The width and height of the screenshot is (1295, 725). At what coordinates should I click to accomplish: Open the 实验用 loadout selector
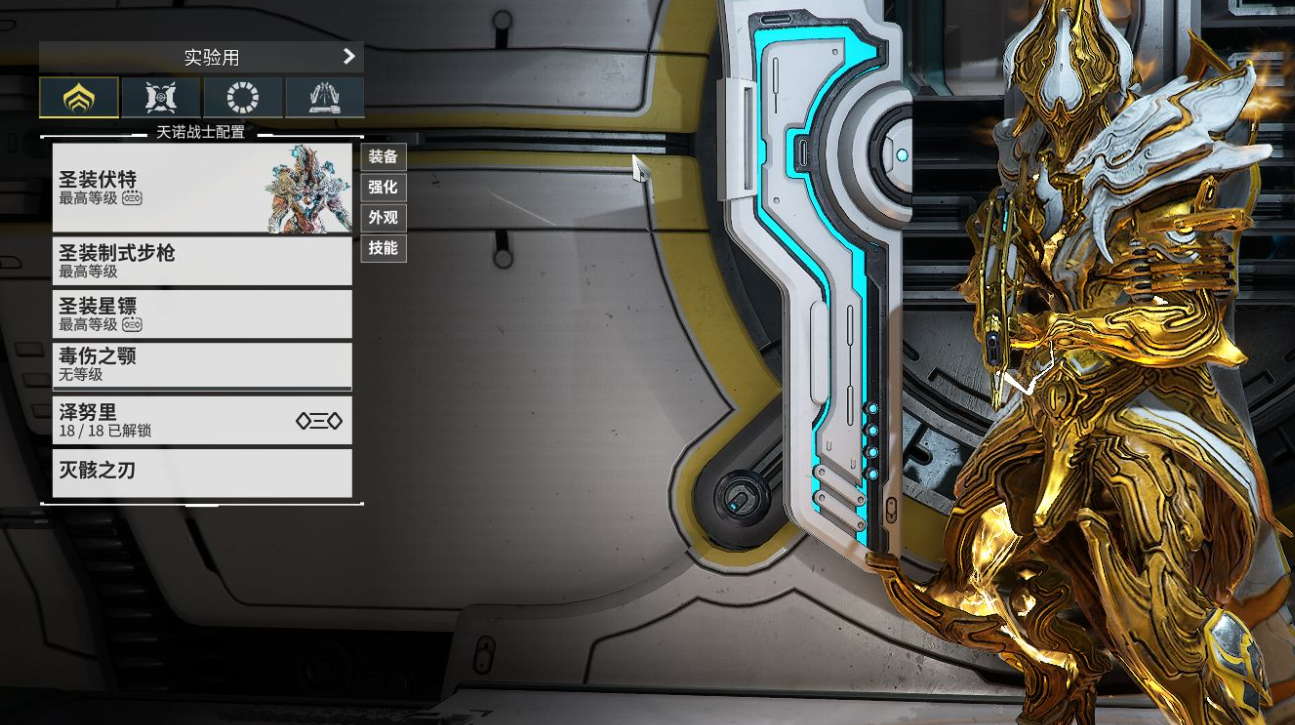click(201, 57)
